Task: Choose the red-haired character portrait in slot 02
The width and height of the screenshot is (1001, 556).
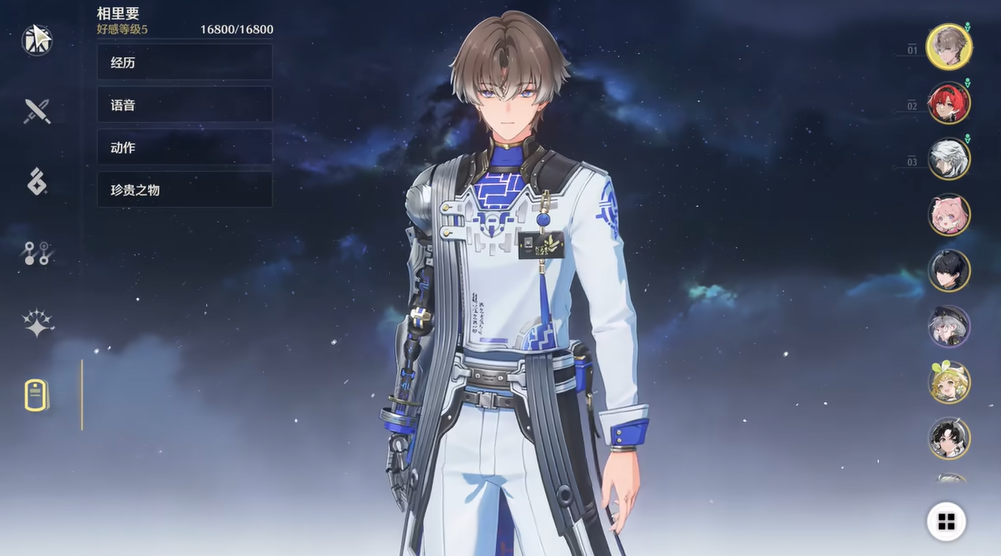Action: click(948, 103)
